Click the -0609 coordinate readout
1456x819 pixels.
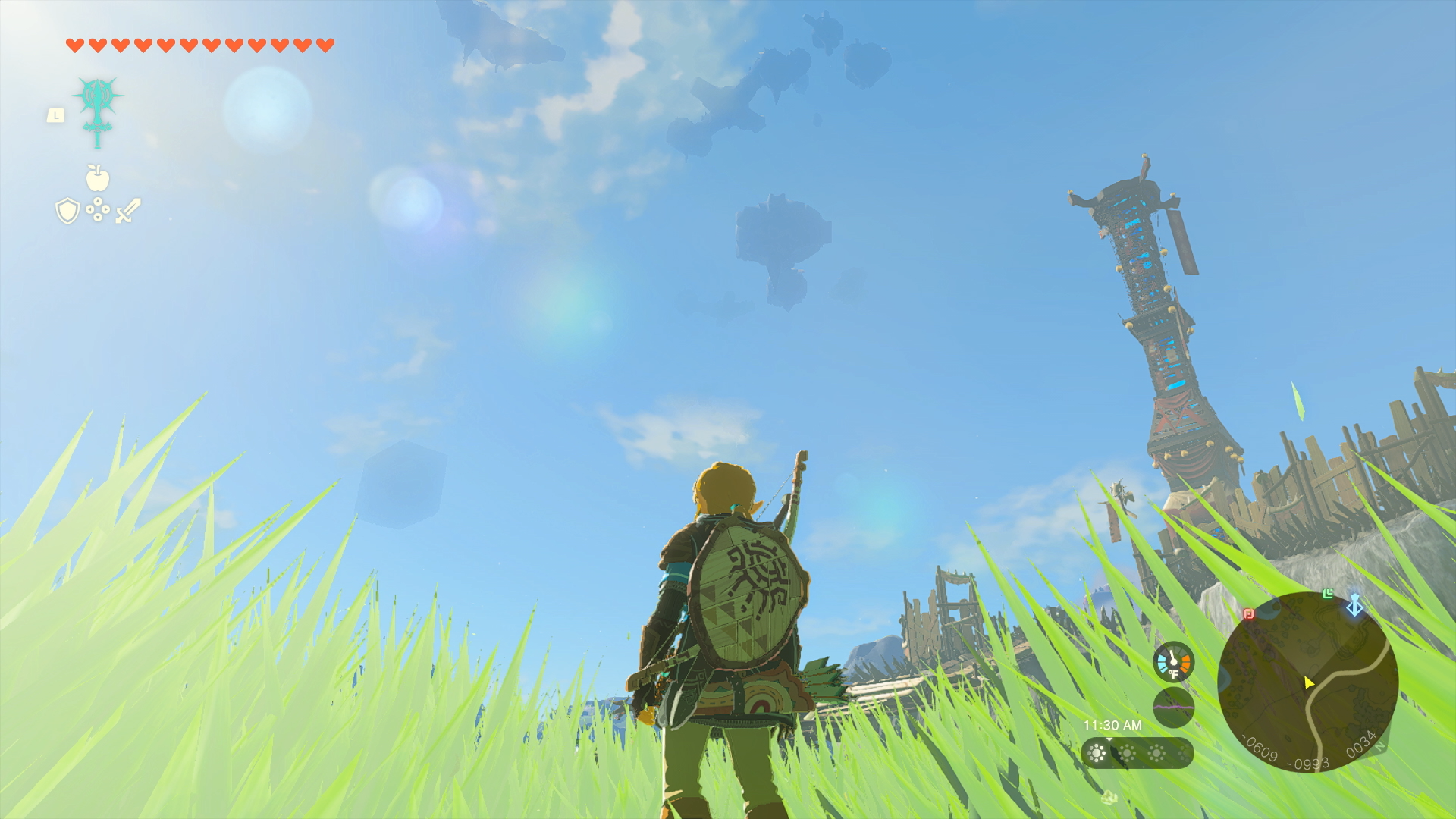click(x=1259, y=747)
